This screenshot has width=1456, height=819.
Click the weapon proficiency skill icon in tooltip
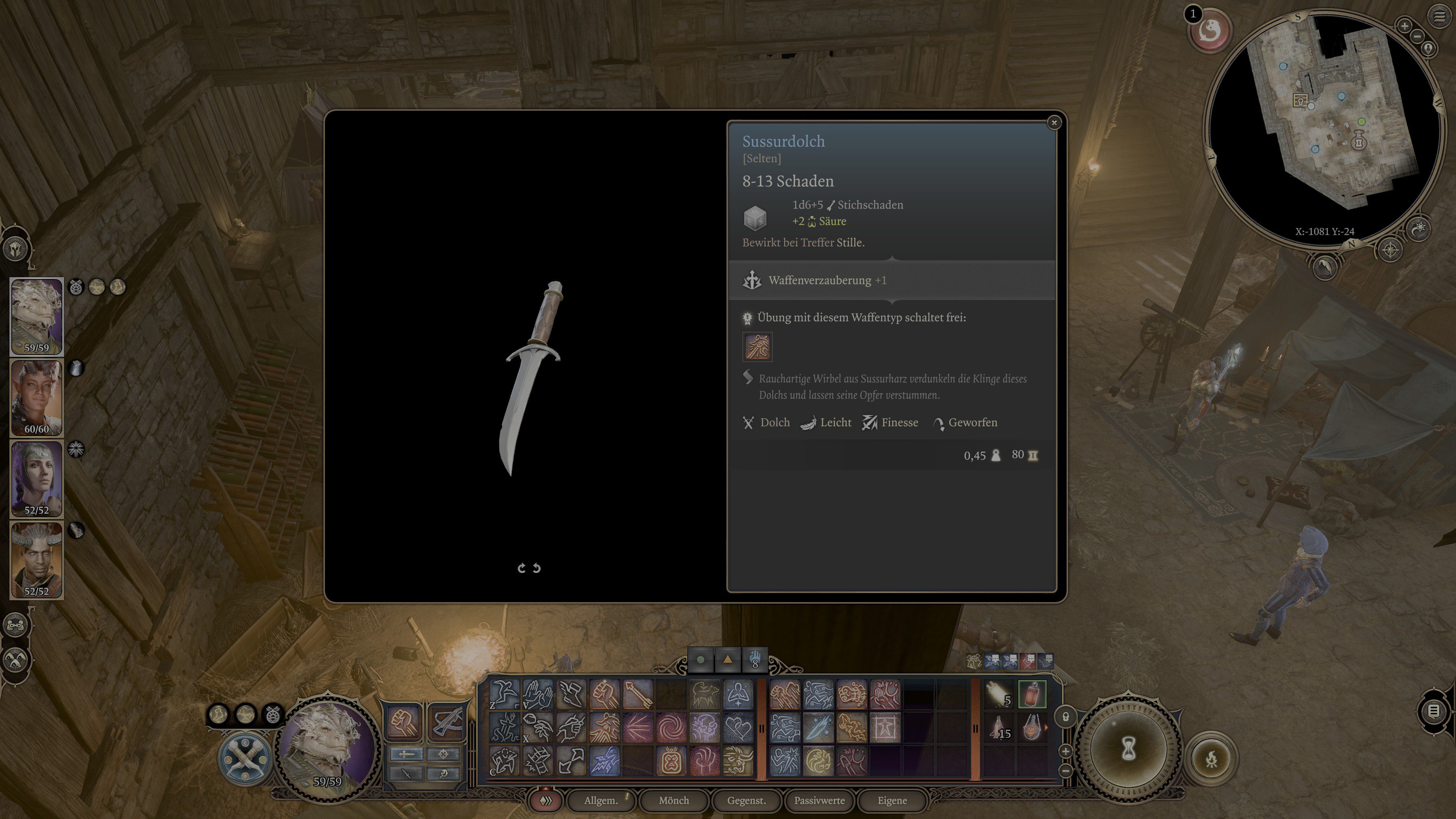click(757, 347)
